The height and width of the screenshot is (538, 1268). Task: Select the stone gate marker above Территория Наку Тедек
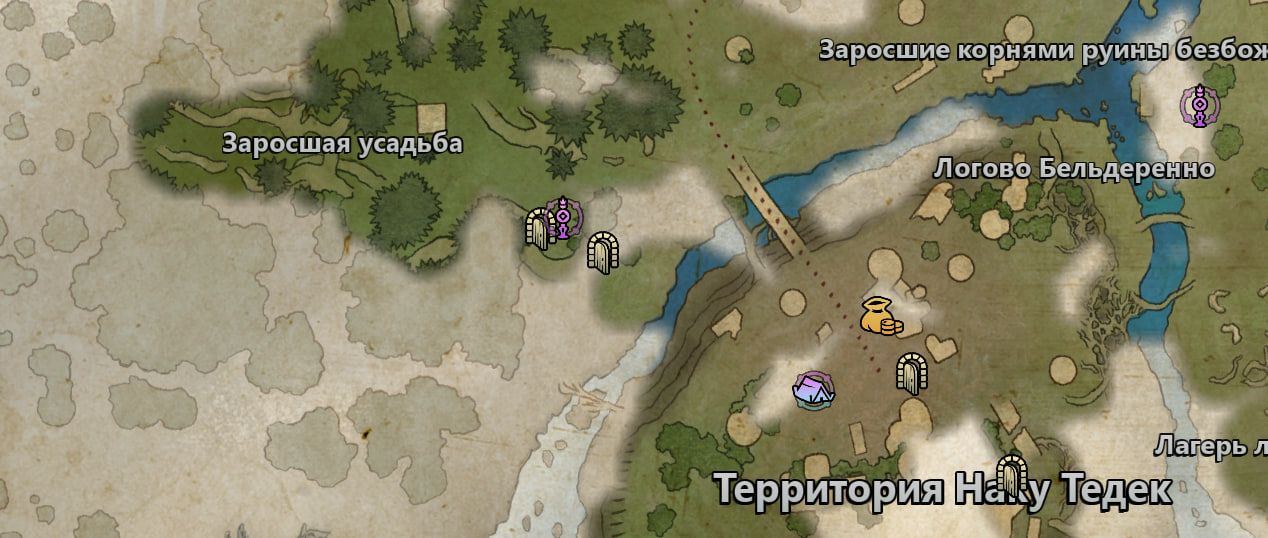coord(1012,476)
